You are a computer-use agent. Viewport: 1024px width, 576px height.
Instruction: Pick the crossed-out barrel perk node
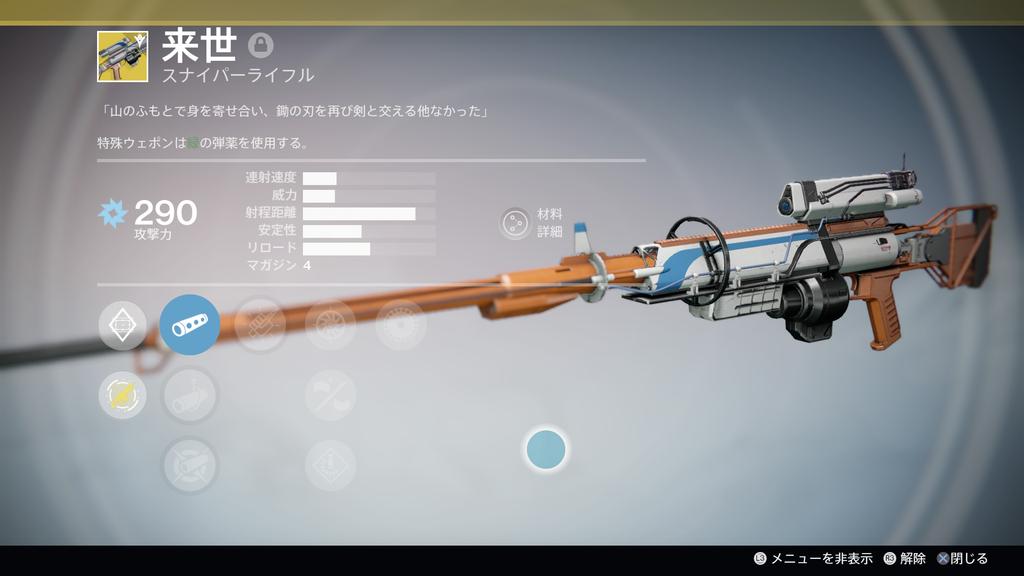pos(190,465)
